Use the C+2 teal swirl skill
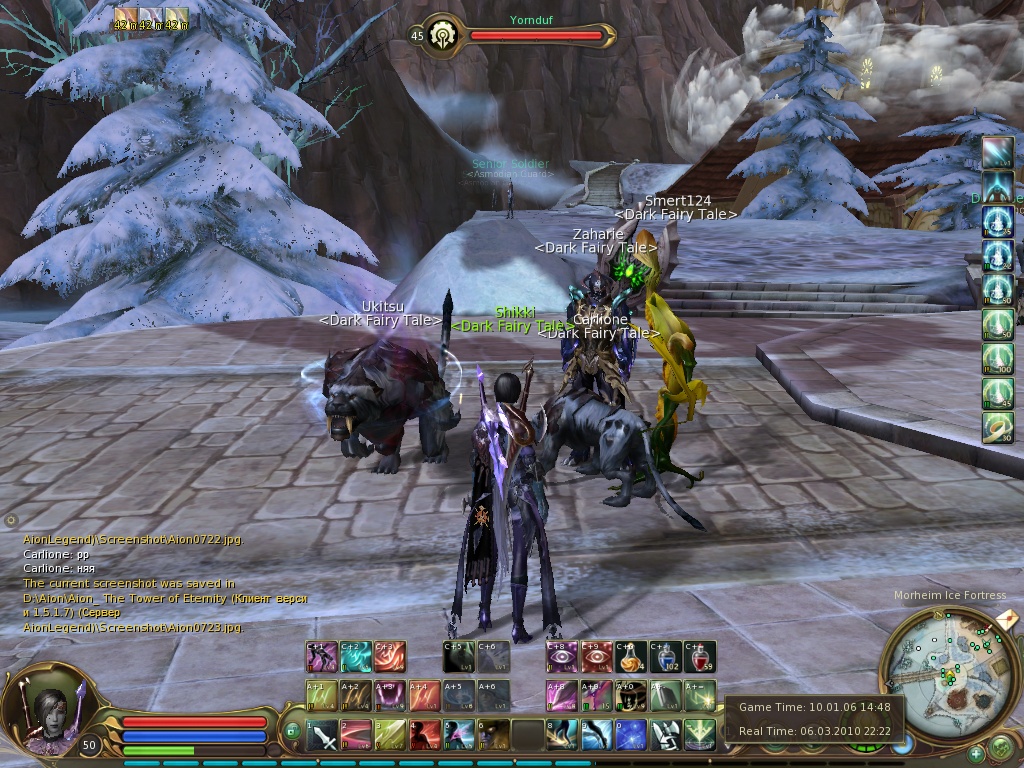The height and width of the screenshot is (768, 1024). [x=356, y=657]
